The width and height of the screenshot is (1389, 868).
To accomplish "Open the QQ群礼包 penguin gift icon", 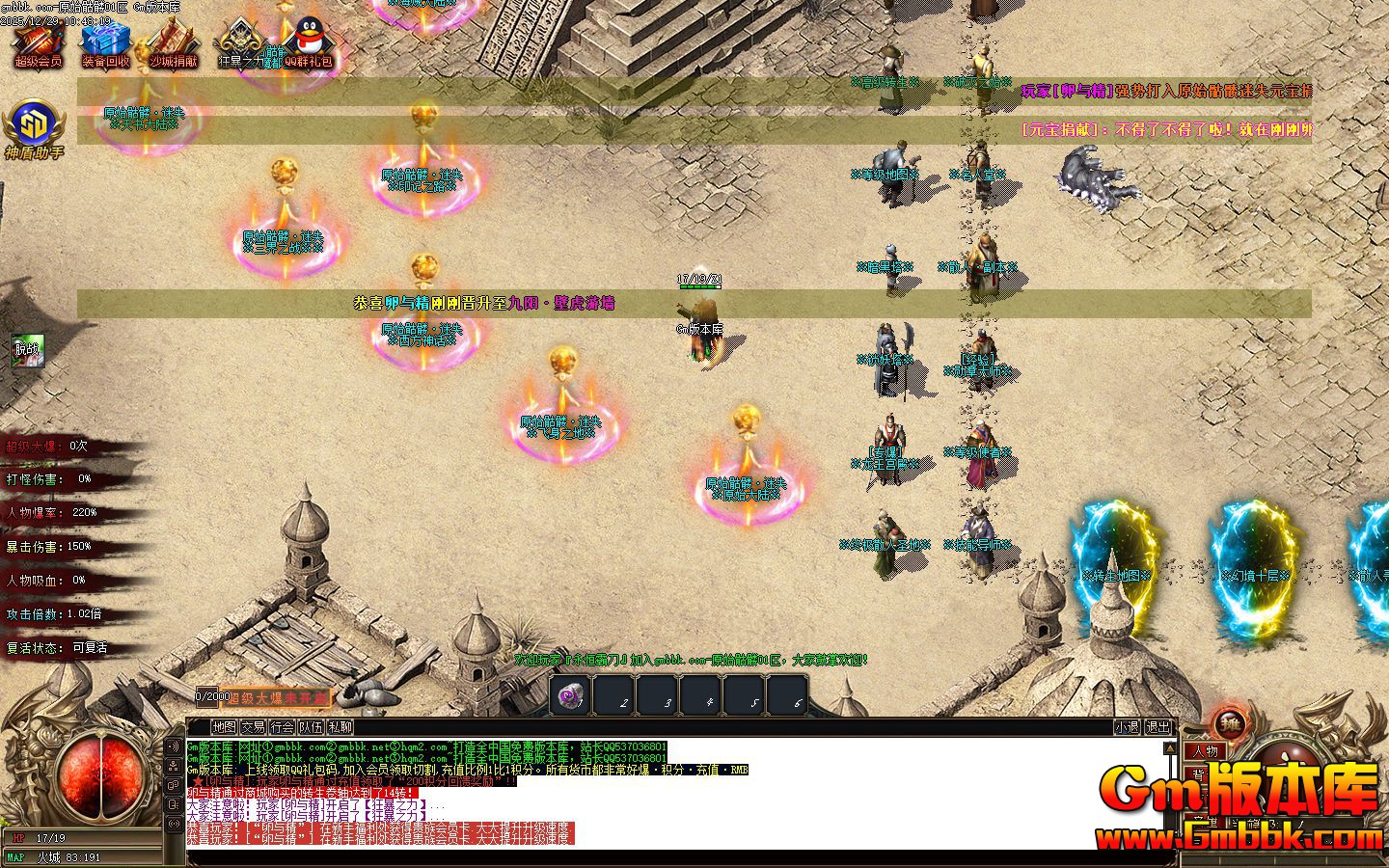I will (x=308, y=42).
